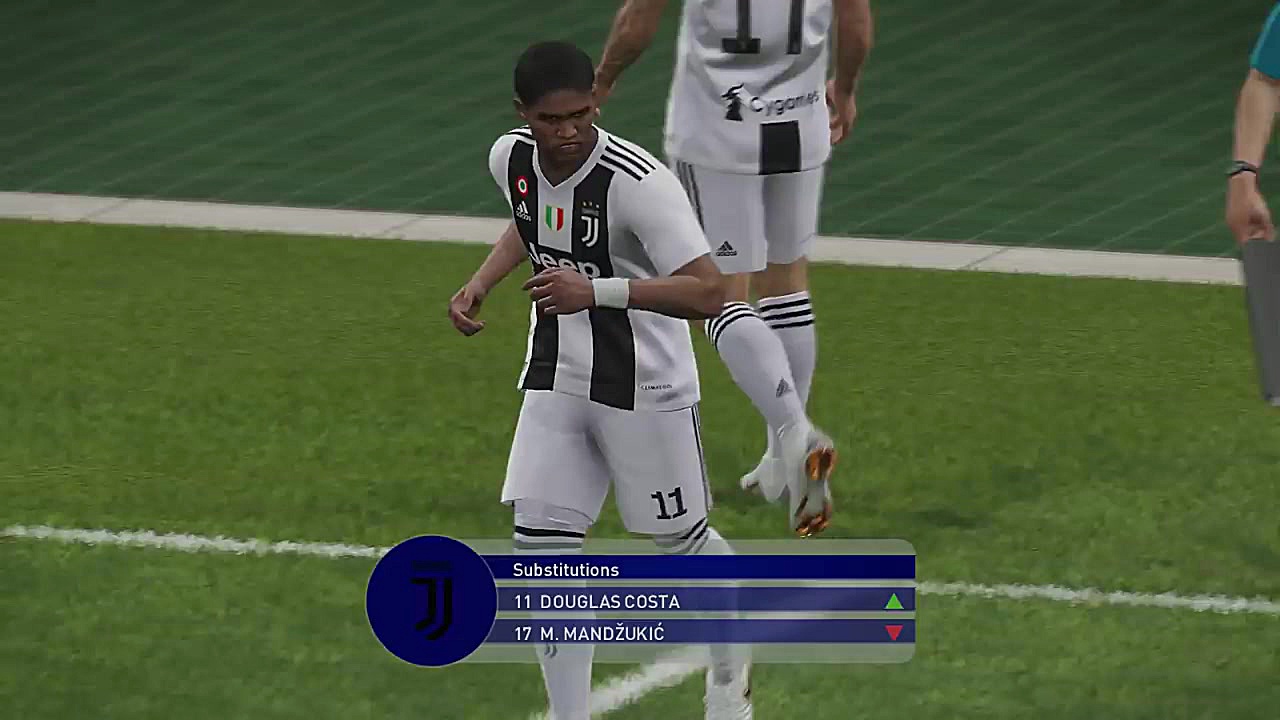Expand the Substitutions header bar
Screen dimensions: 1280x720
pos(700,569)
